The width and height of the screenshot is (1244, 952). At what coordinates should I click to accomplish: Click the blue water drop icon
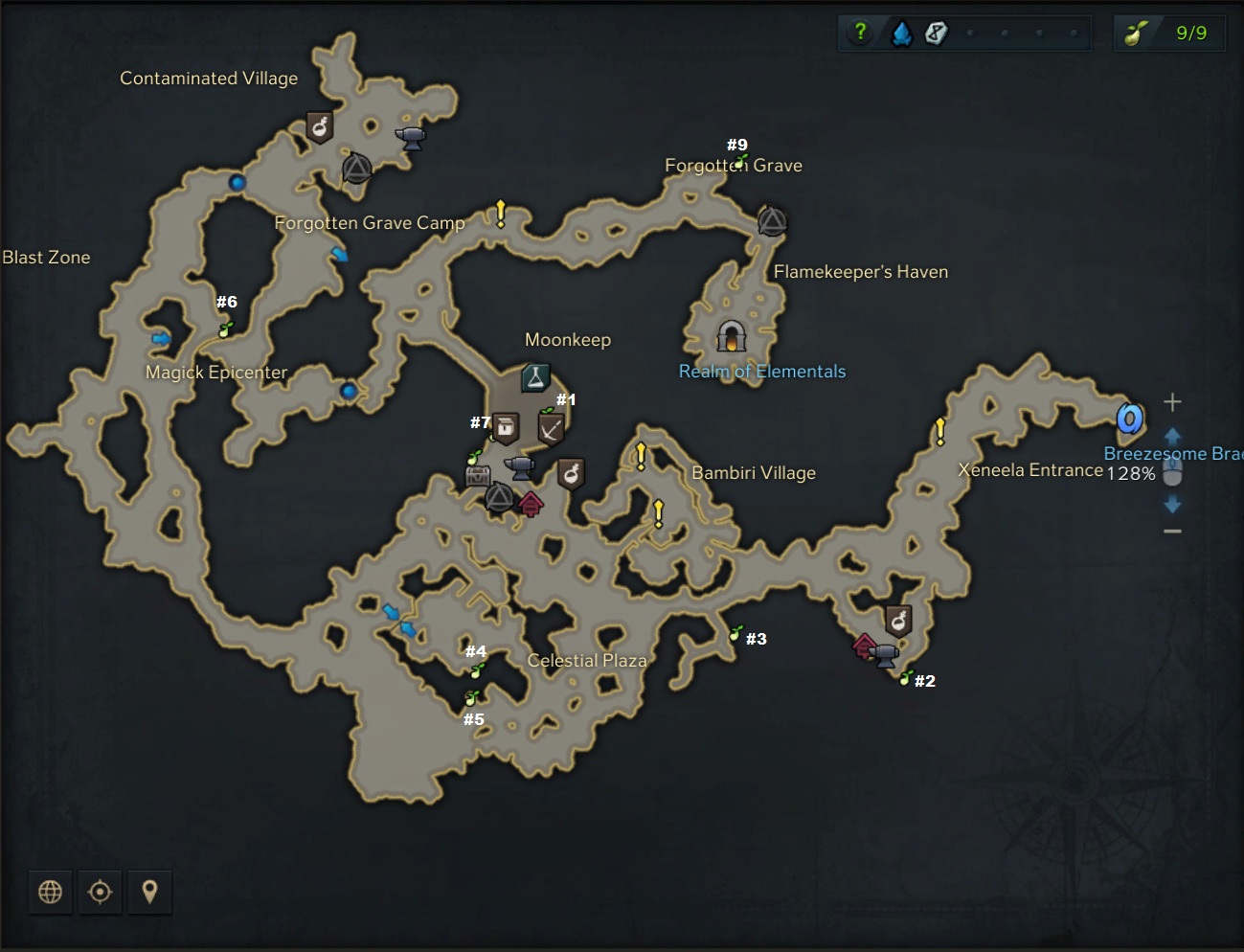(901, 34)
